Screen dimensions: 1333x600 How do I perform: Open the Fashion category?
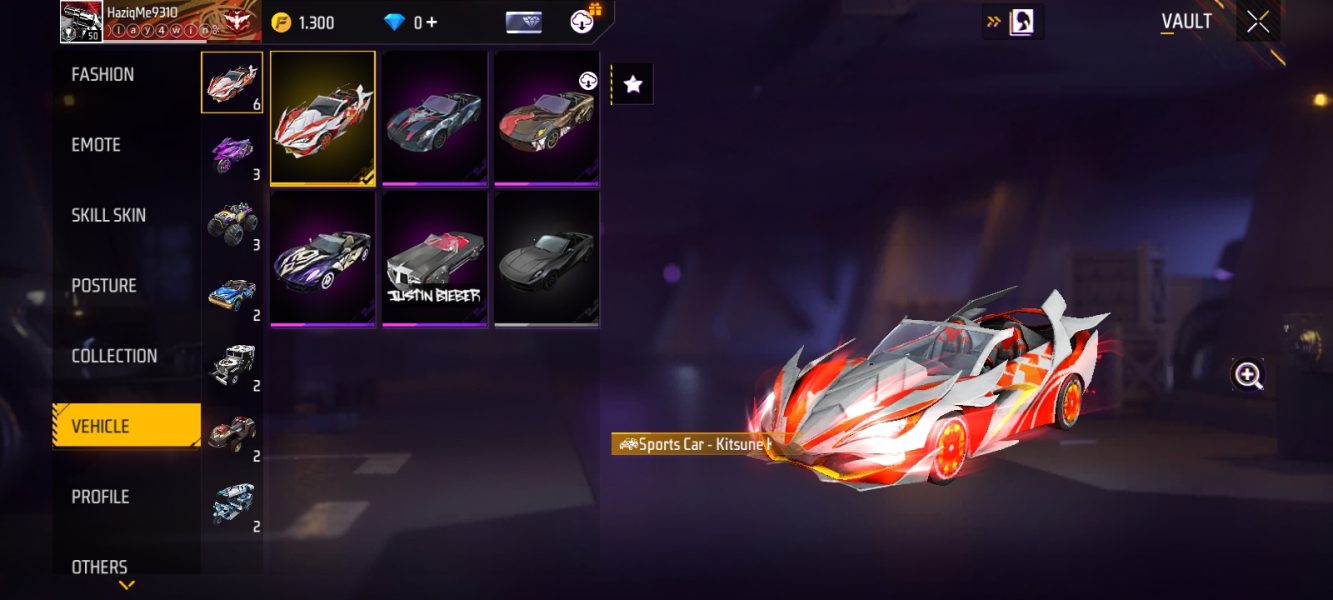103,75
